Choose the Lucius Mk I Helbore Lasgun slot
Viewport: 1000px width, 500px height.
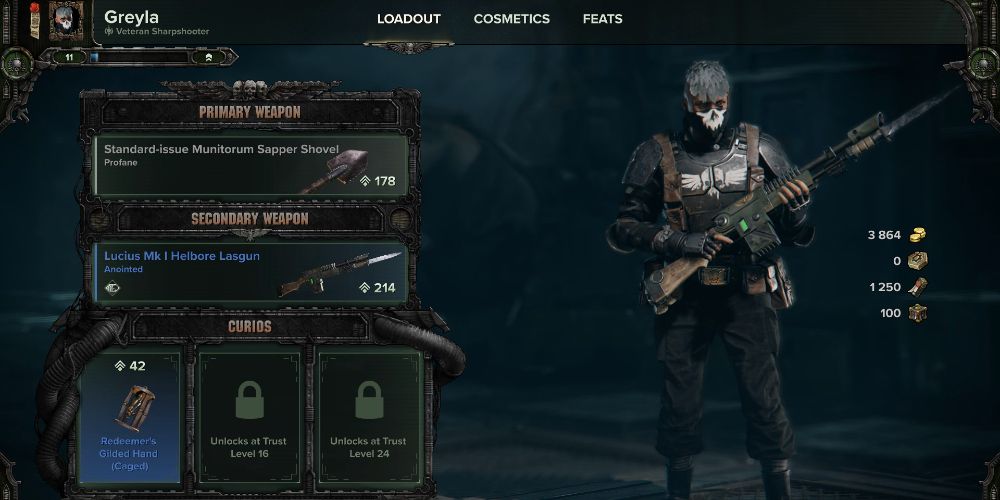click(250, 272)
